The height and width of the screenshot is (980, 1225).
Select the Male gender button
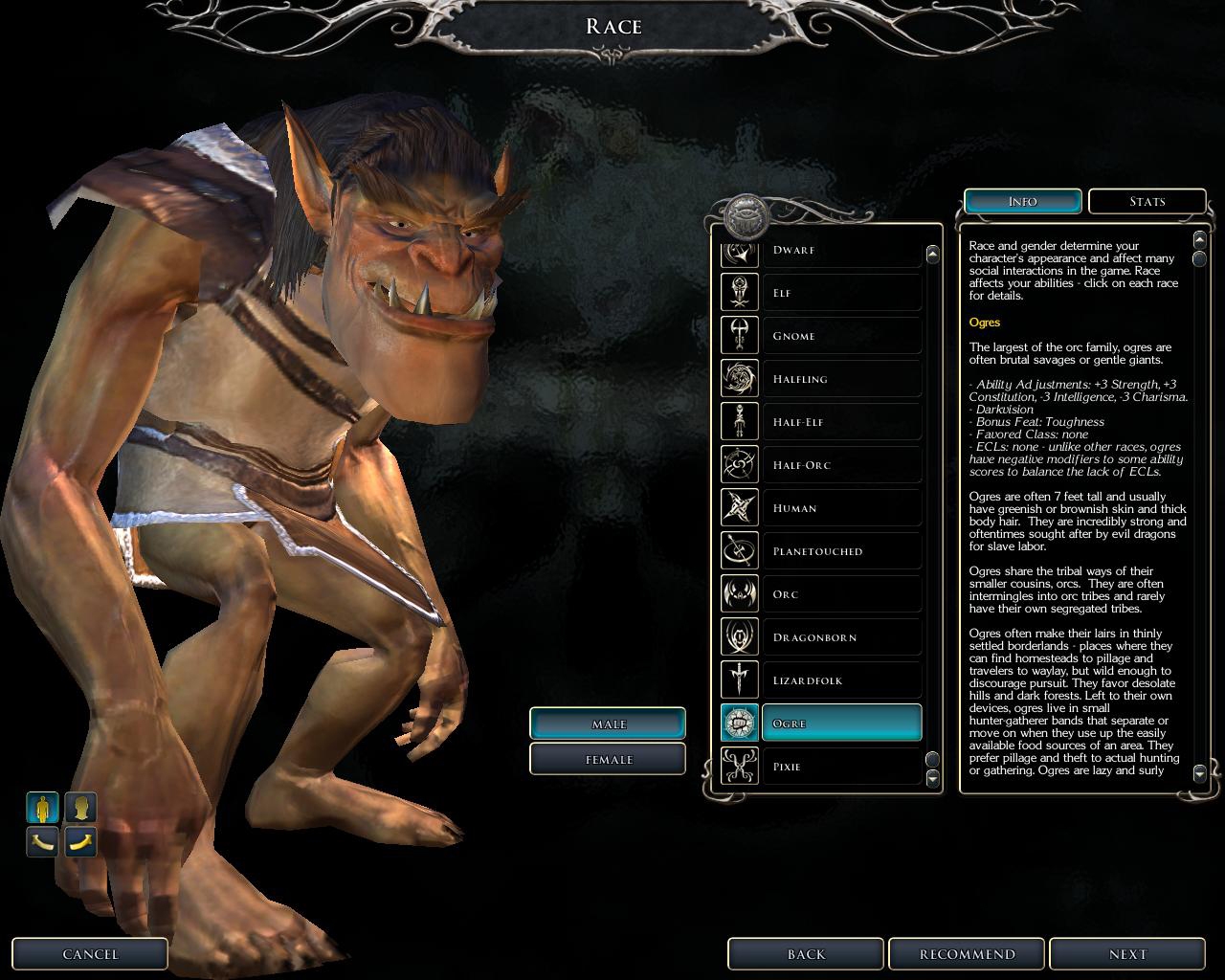pyautogui.click(x=608, y=724)
